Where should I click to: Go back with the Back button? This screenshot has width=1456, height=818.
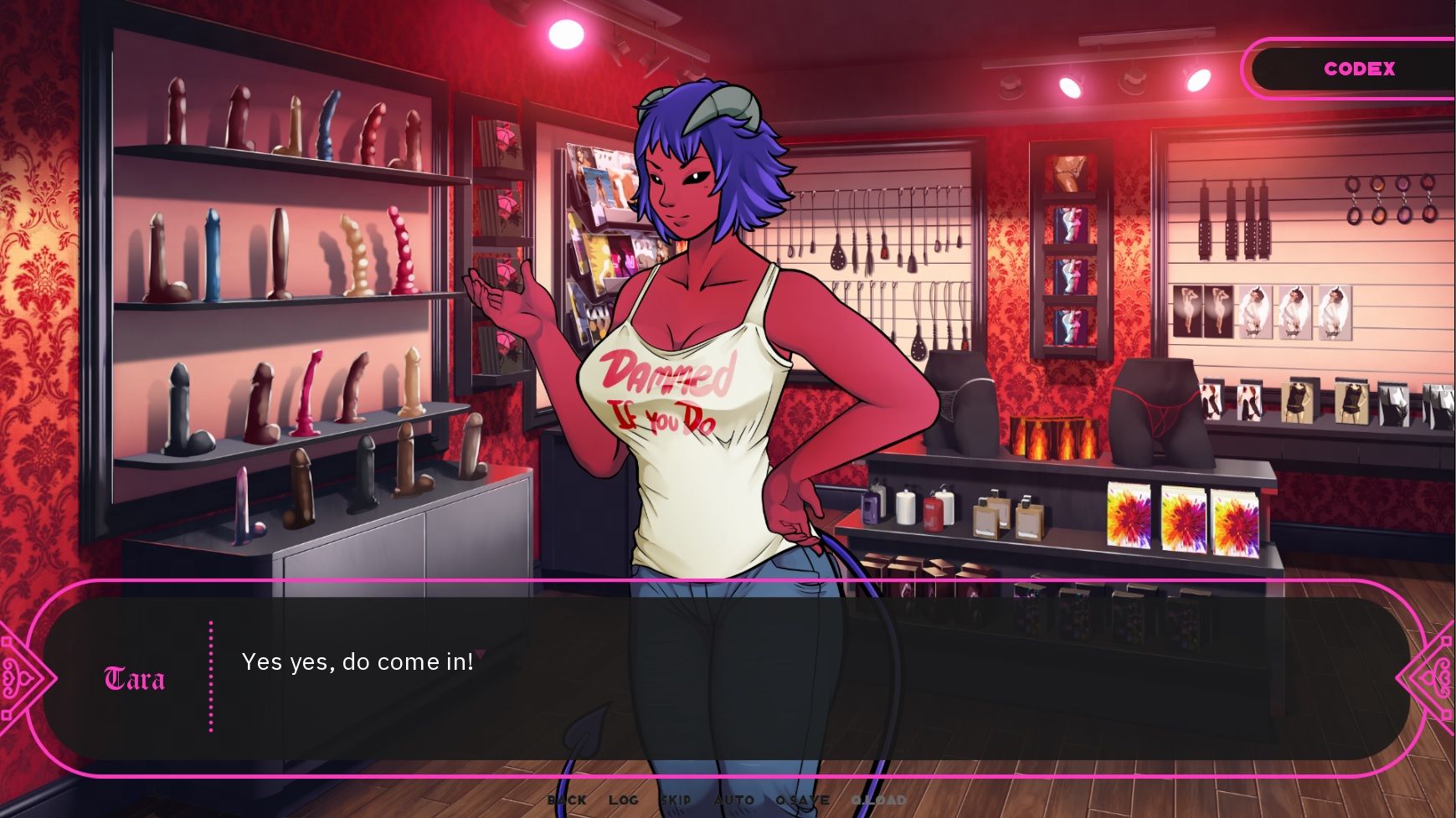[567, 800]
